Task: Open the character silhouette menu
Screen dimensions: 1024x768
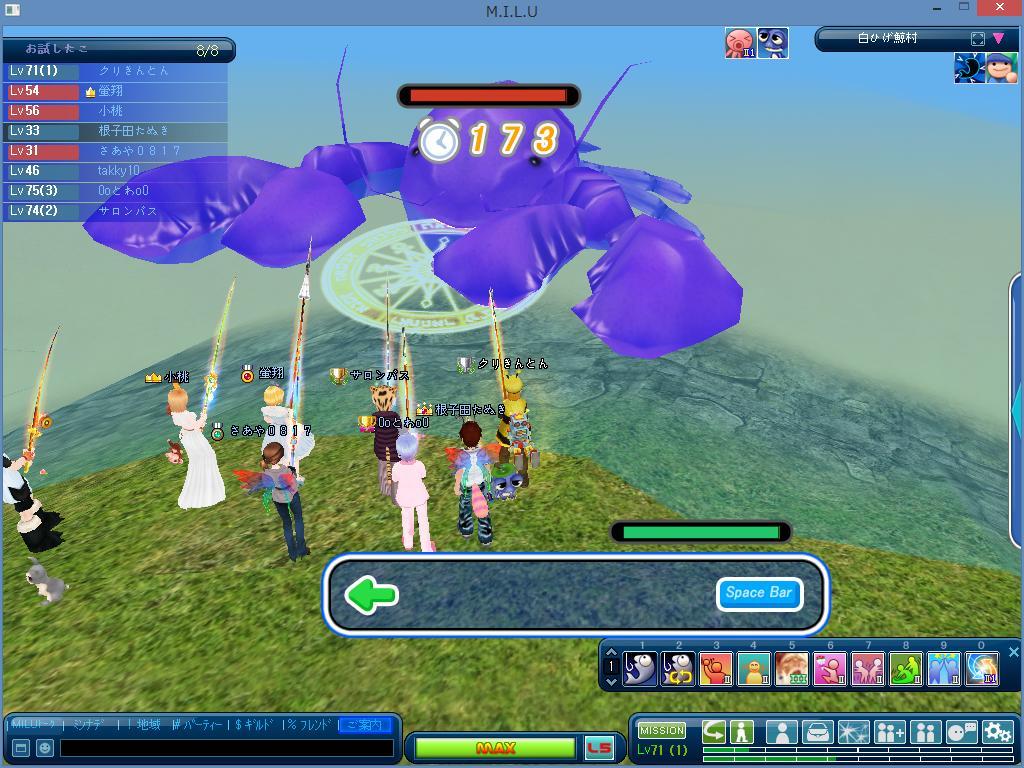Action: click(781, 733)
